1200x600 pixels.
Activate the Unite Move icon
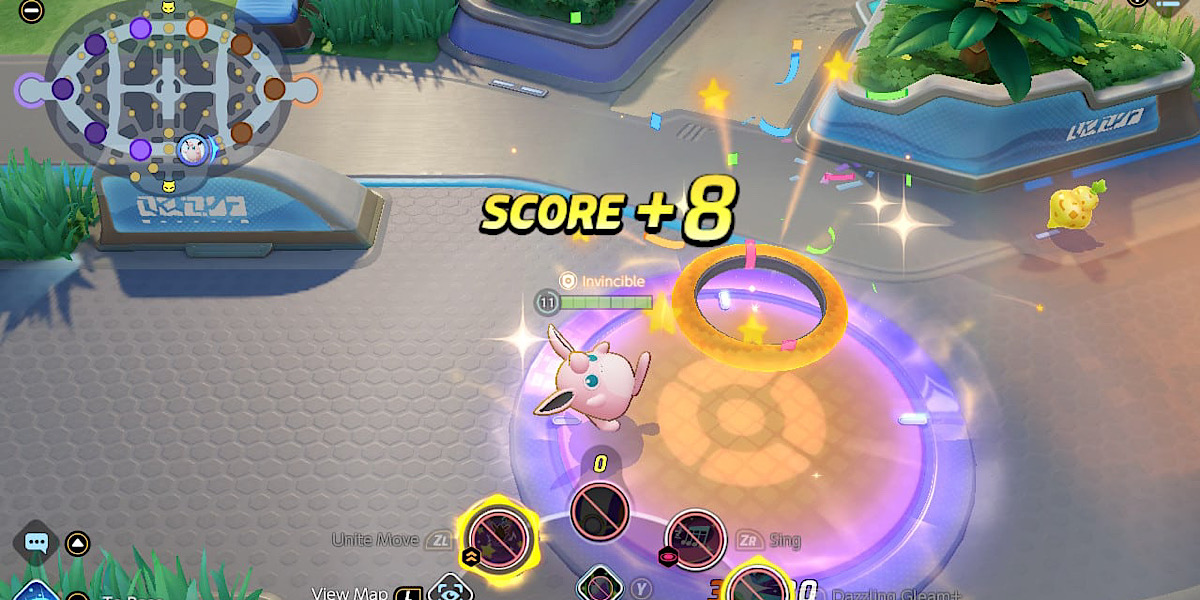497,538
